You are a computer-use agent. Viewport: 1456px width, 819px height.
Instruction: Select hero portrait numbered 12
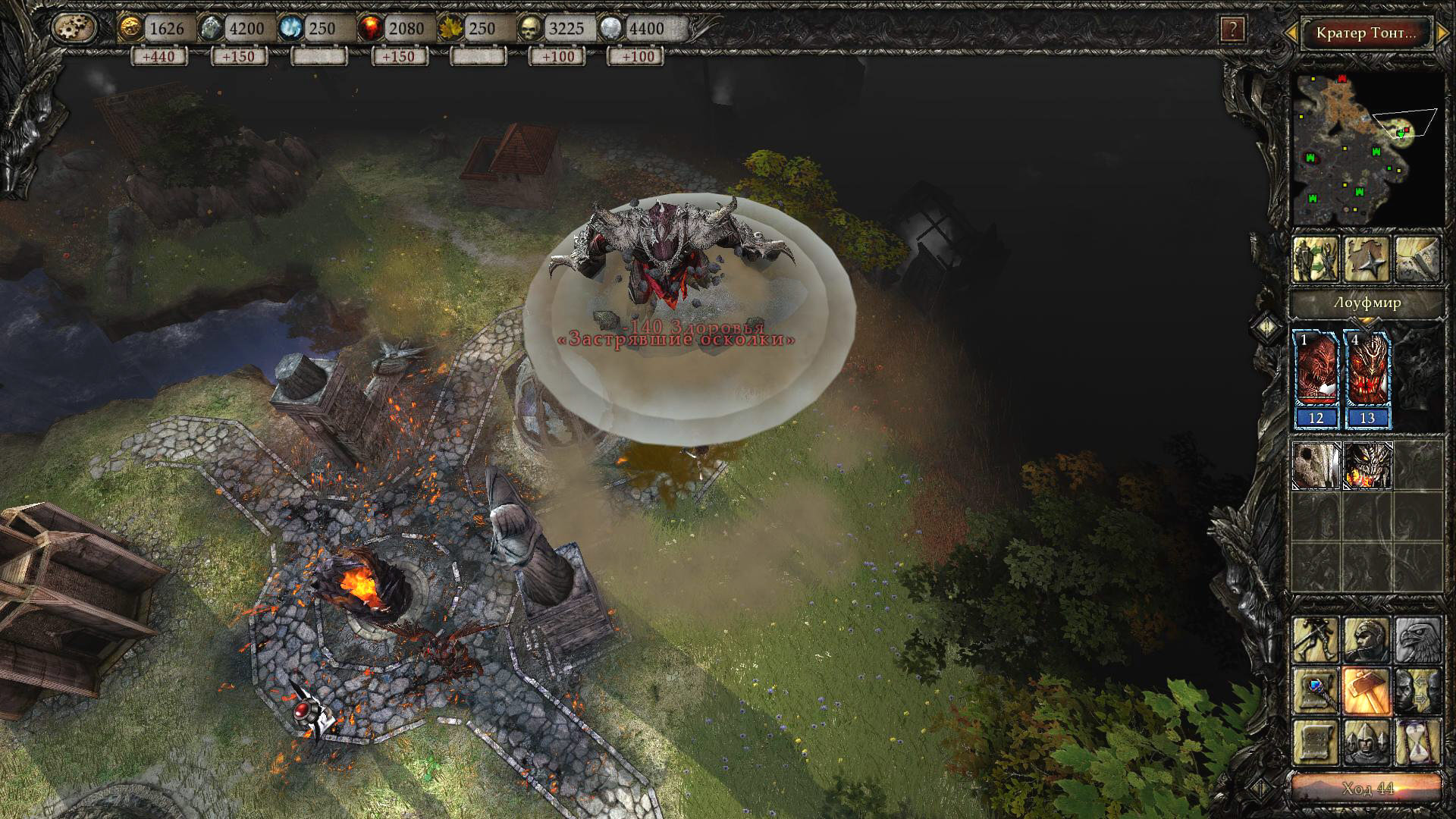point(1316,377)
